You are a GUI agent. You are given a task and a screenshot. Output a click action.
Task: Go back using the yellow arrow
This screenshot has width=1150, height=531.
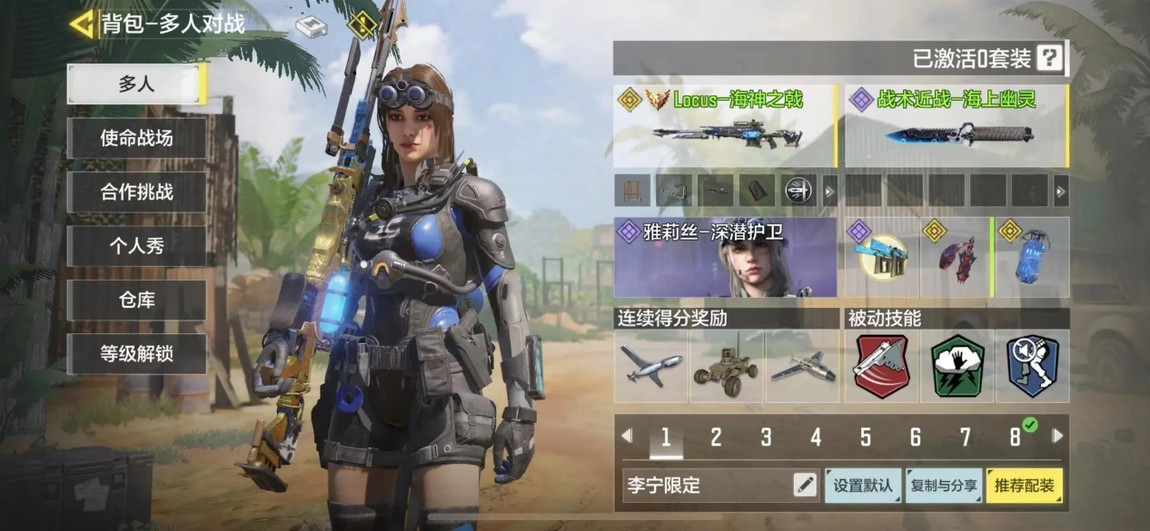click(82, 24)
